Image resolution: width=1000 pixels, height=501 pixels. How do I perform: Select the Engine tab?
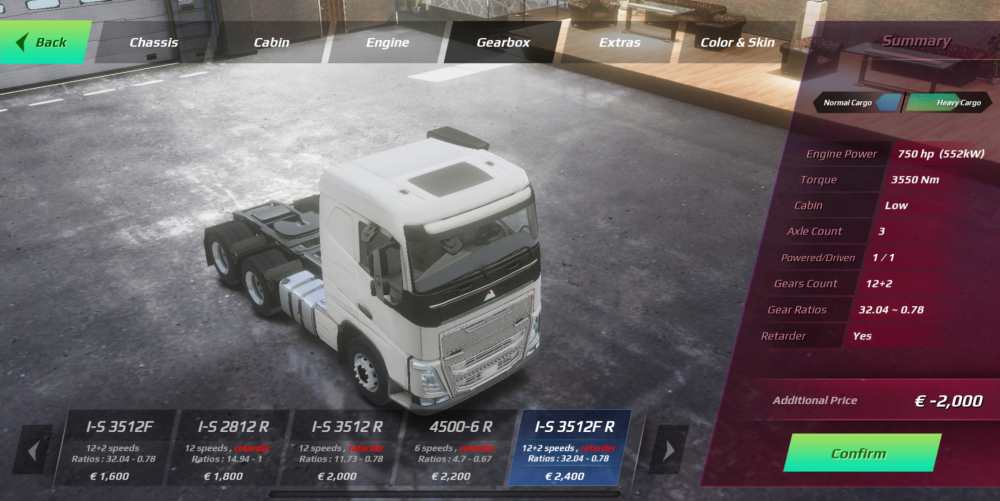(x=387, y=43)
